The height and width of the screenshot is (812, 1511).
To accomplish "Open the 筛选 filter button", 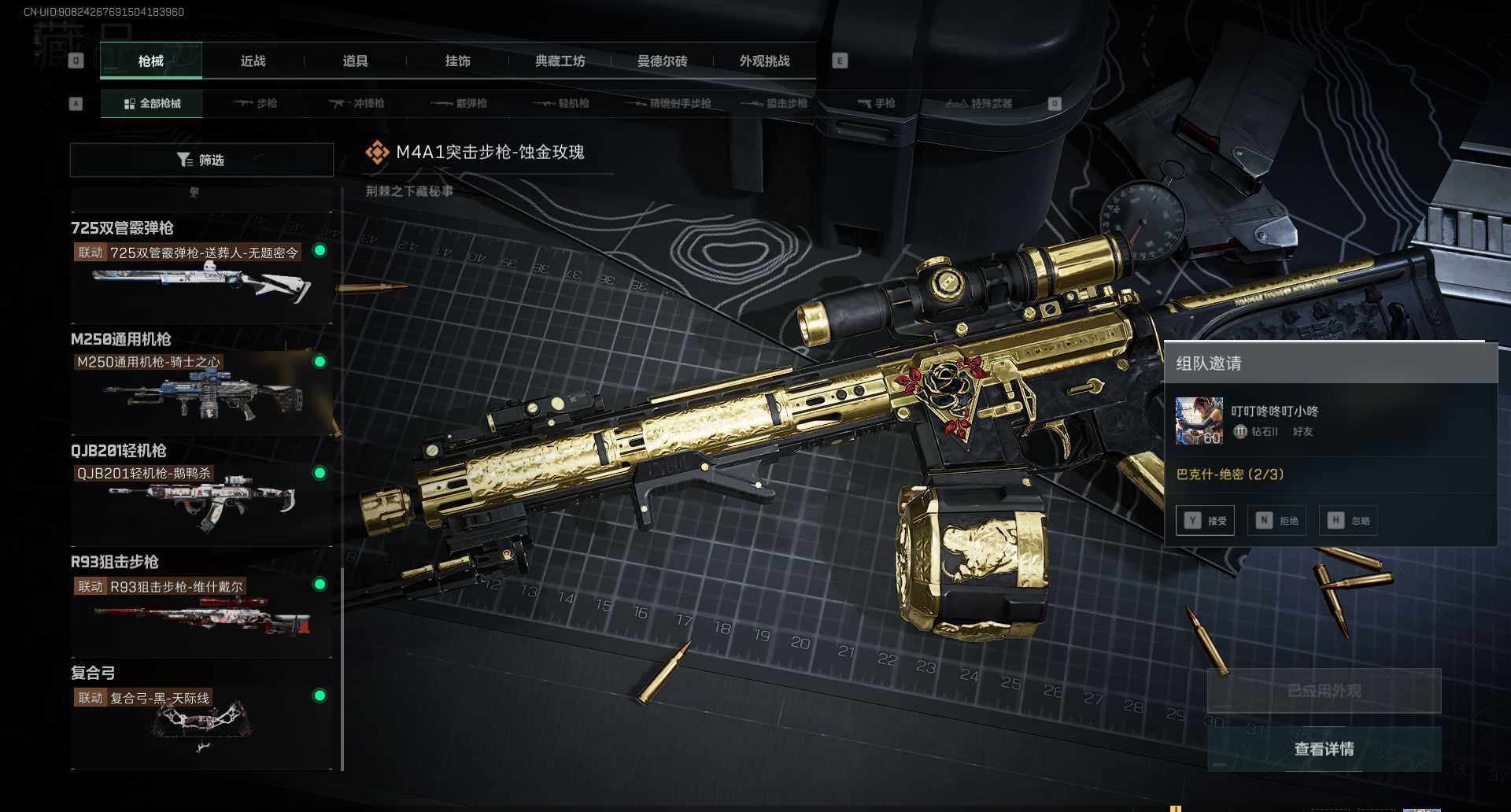I will 201,160.
